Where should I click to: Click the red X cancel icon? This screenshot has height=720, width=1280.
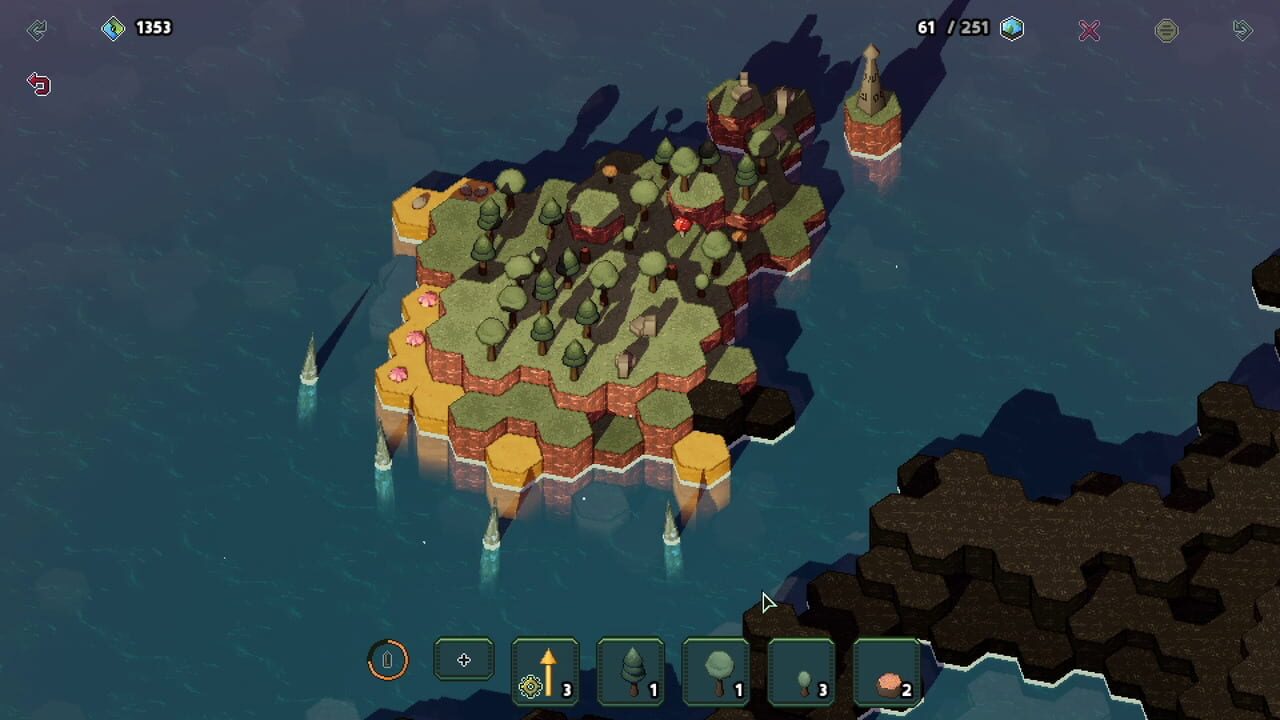[x=1089, y=29]
